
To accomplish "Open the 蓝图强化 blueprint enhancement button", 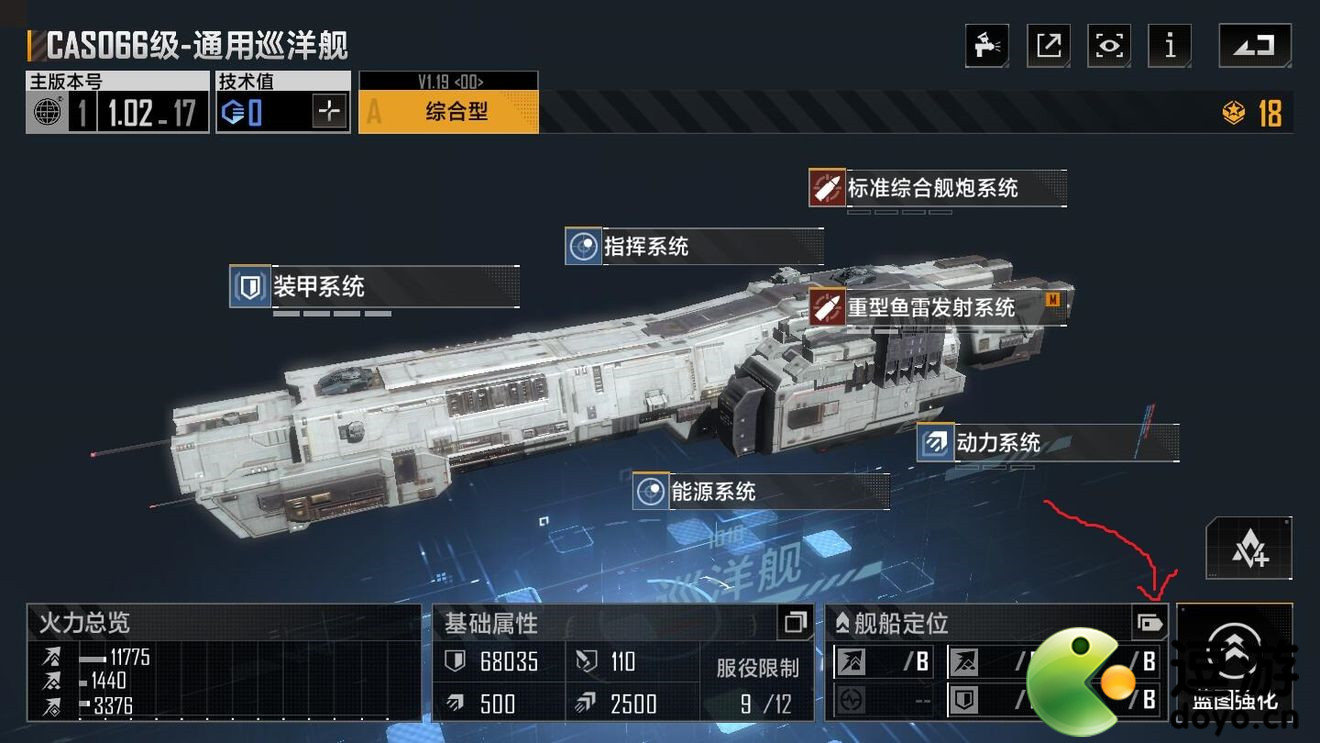I will (x=1235, y=660).
